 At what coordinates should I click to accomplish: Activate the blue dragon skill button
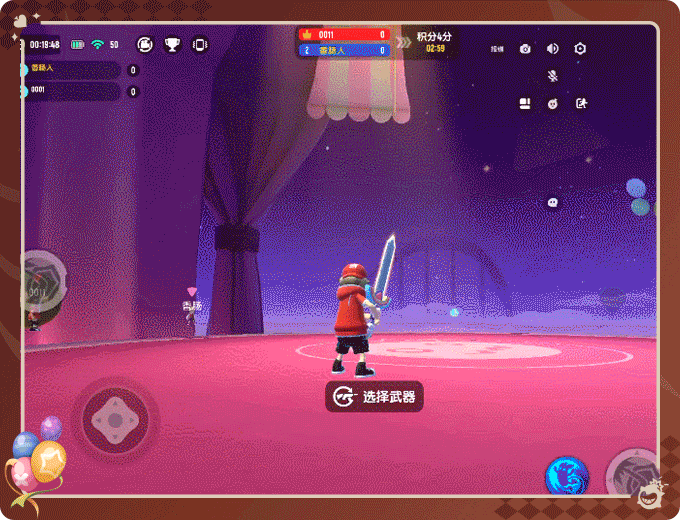pos(566,475)
